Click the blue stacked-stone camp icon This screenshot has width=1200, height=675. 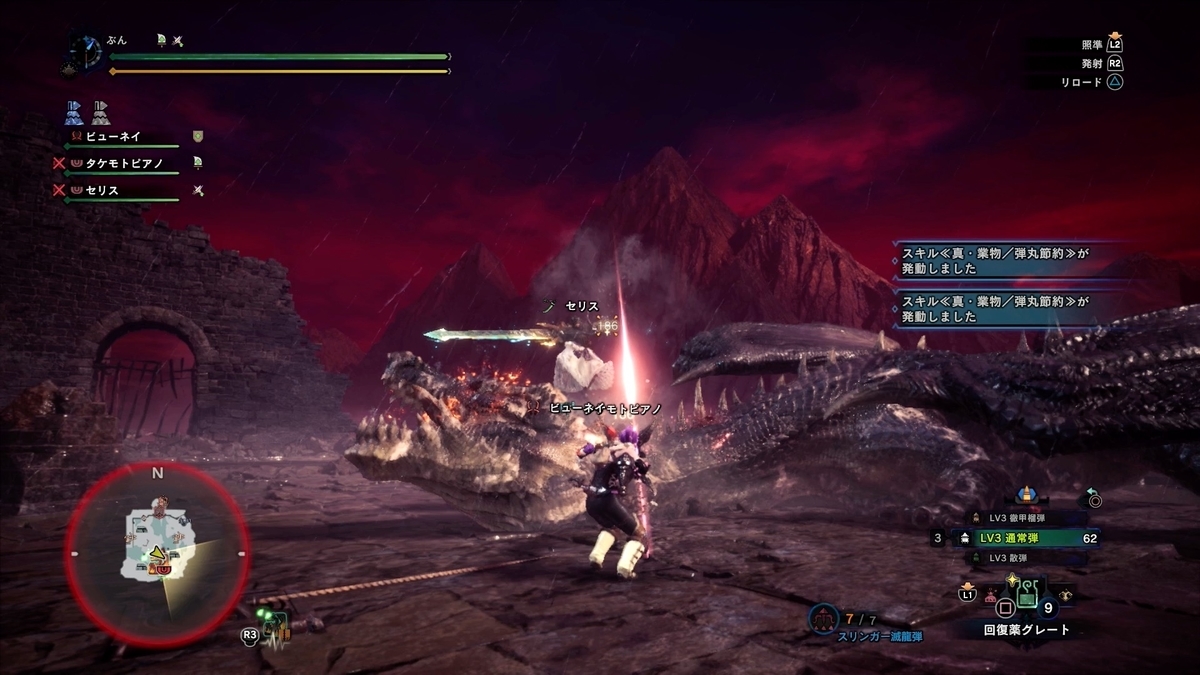pos(74,111)
